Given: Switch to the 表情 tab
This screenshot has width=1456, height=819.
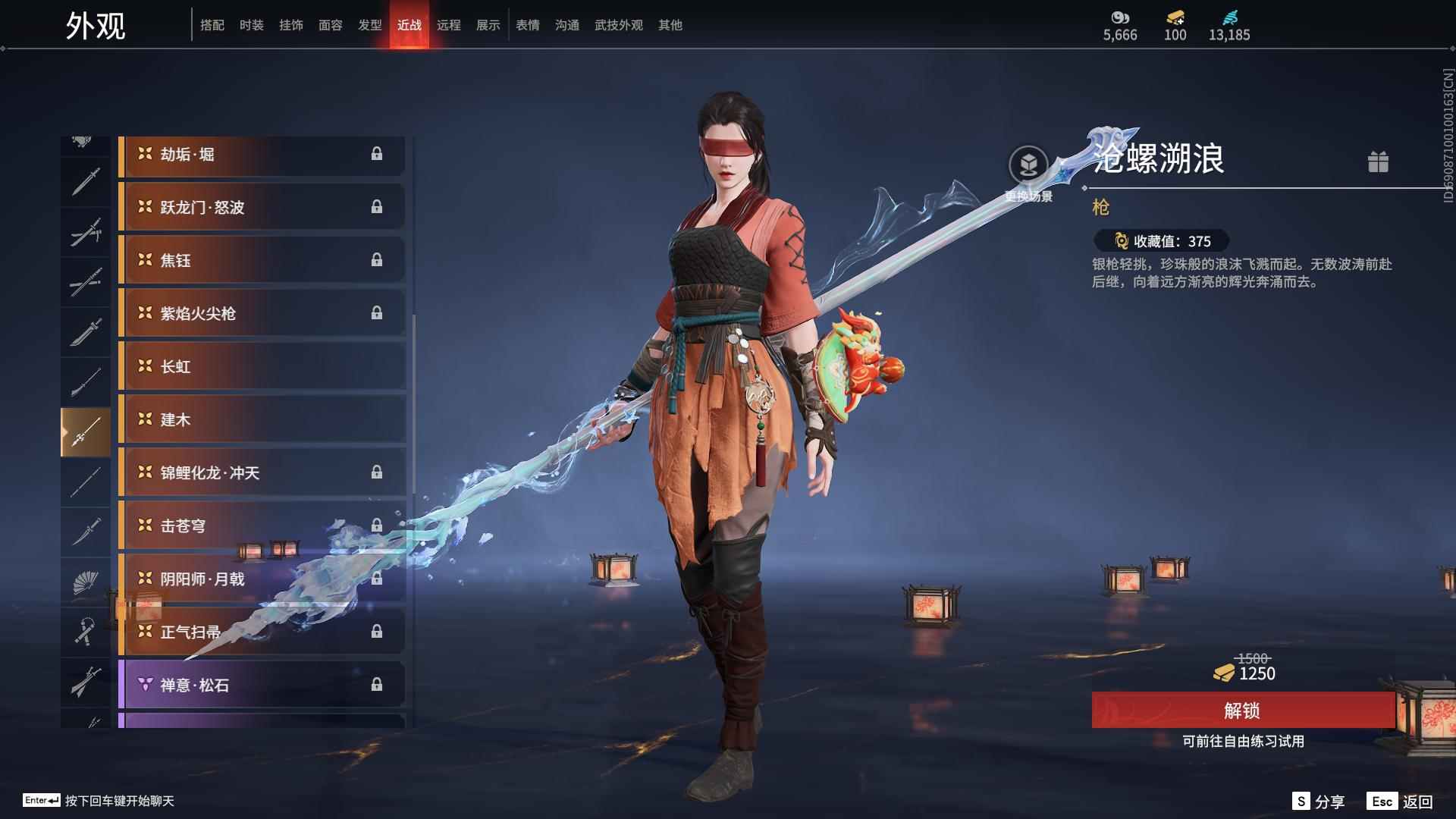Looking at the screenshot, I should [527, 25].
